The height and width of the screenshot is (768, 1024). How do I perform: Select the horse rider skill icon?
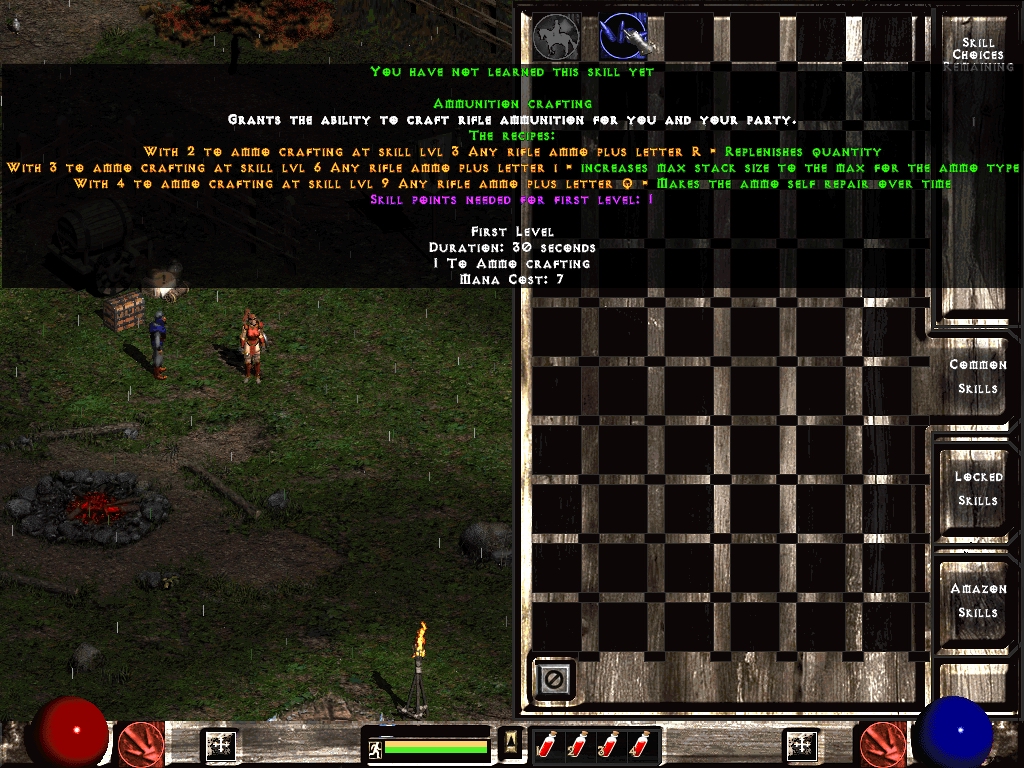[x=557, y=37]
